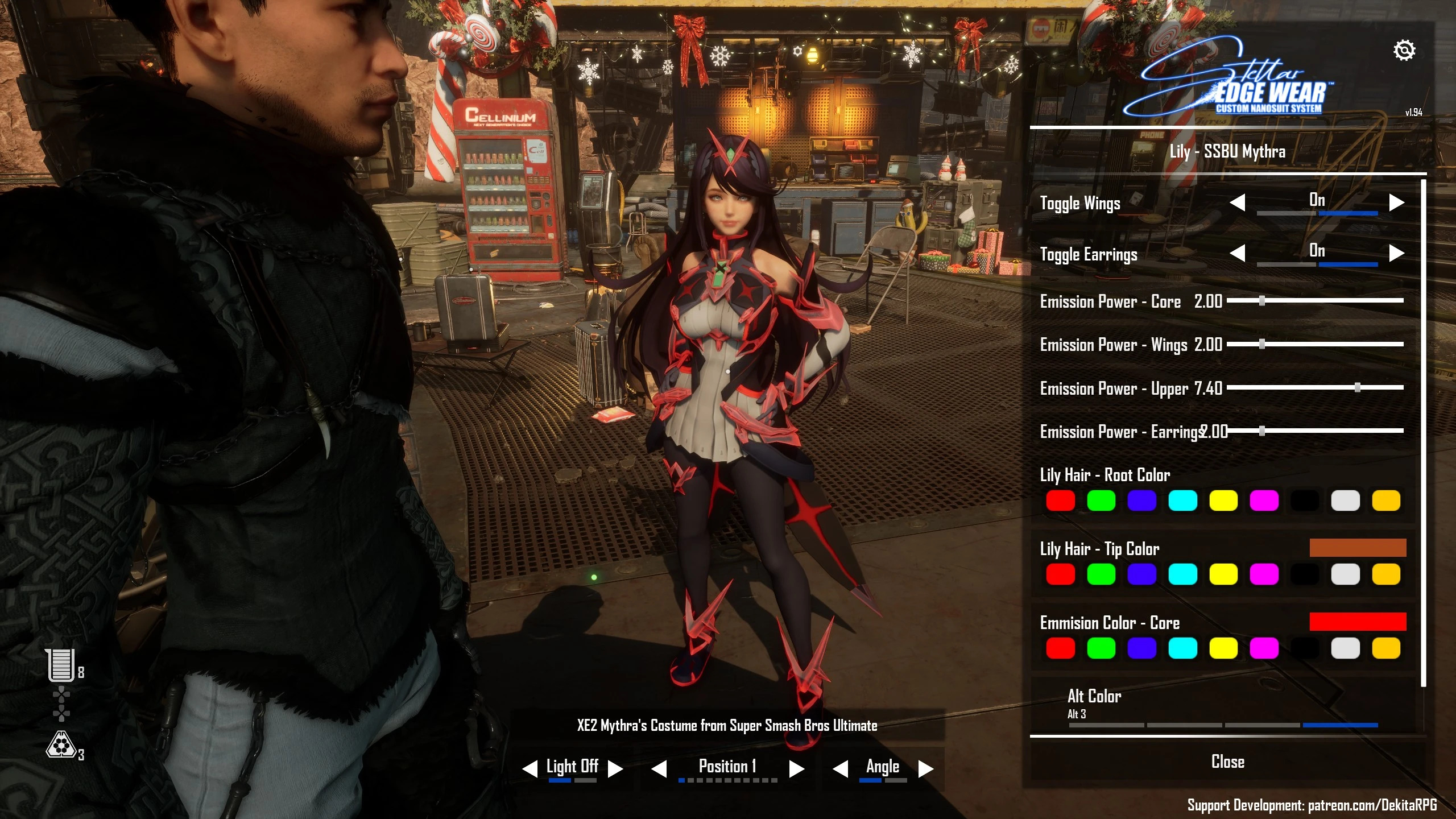This screenshot has height=819, width=1456.
Task: Close the Stellar Edge Wear menu
Action: pos(1227,762)
